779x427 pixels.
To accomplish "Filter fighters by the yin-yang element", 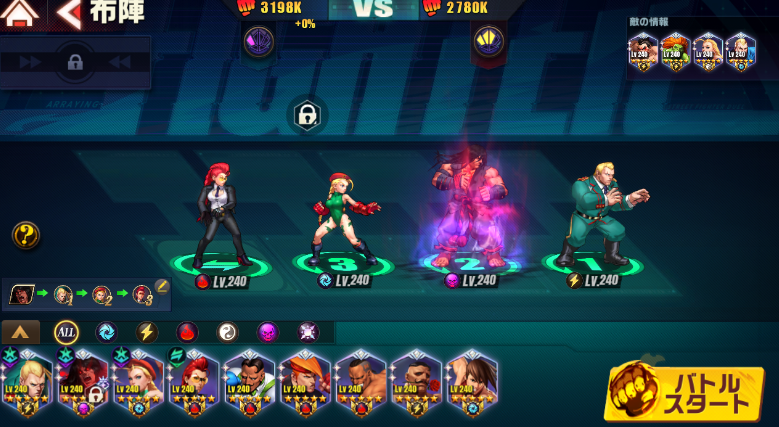I will [227, 332].
